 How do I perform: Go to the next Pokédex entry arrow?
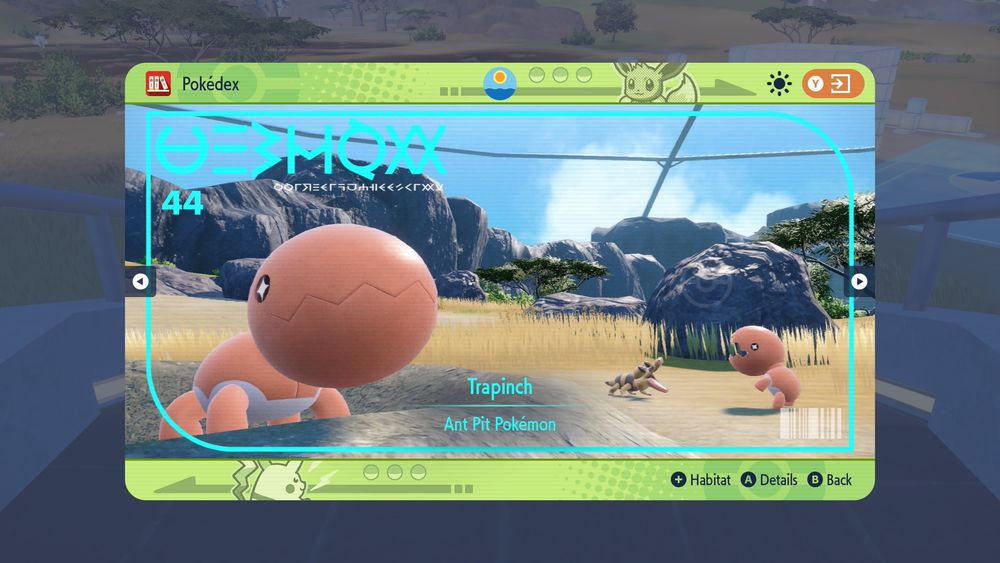(x=859, y=281)
